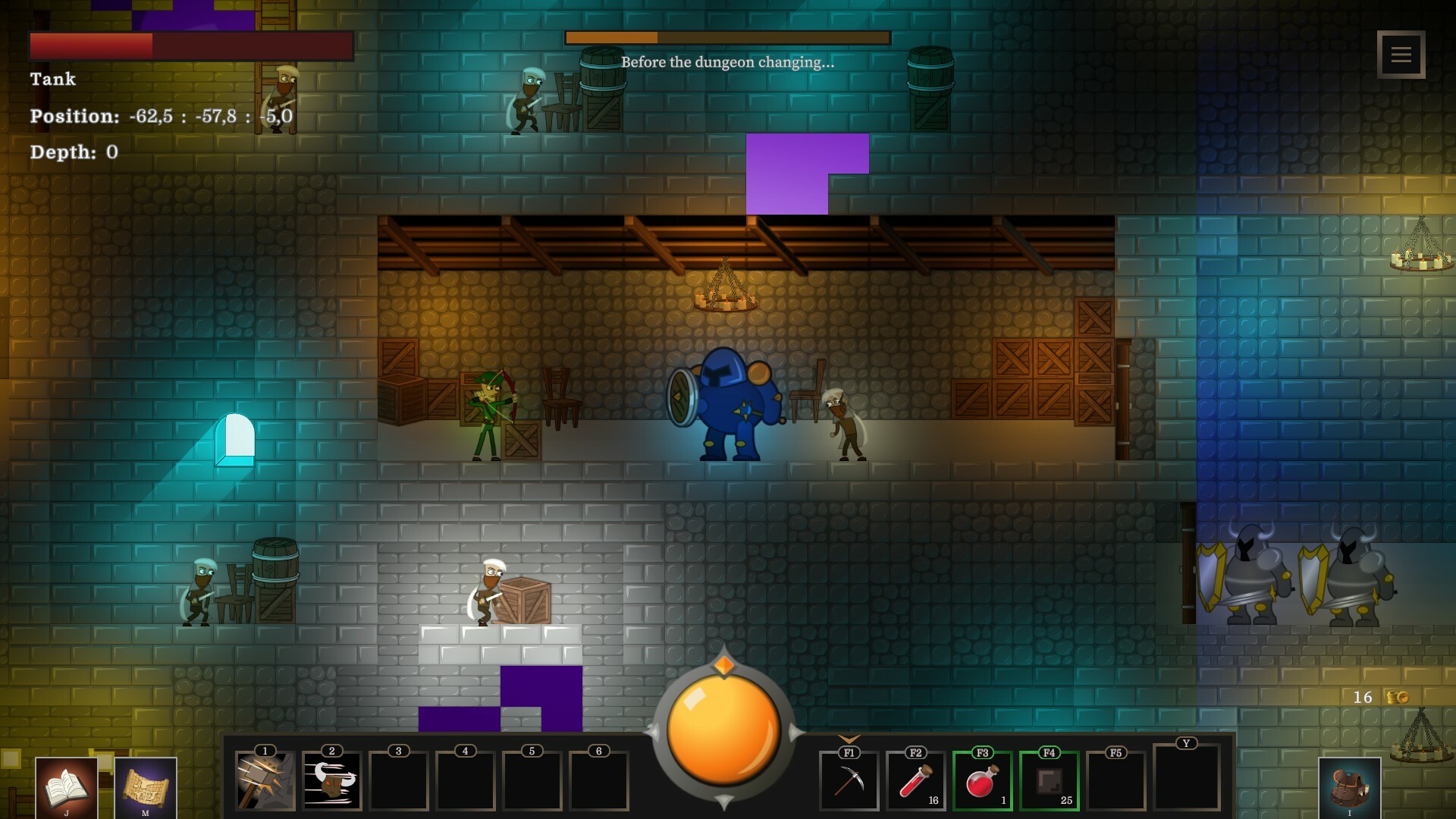Image resolution: width=1456 pixels, height=819 pixels.
Task: Select the hammer strike skill in slot 1
Action: pos(265,781)
